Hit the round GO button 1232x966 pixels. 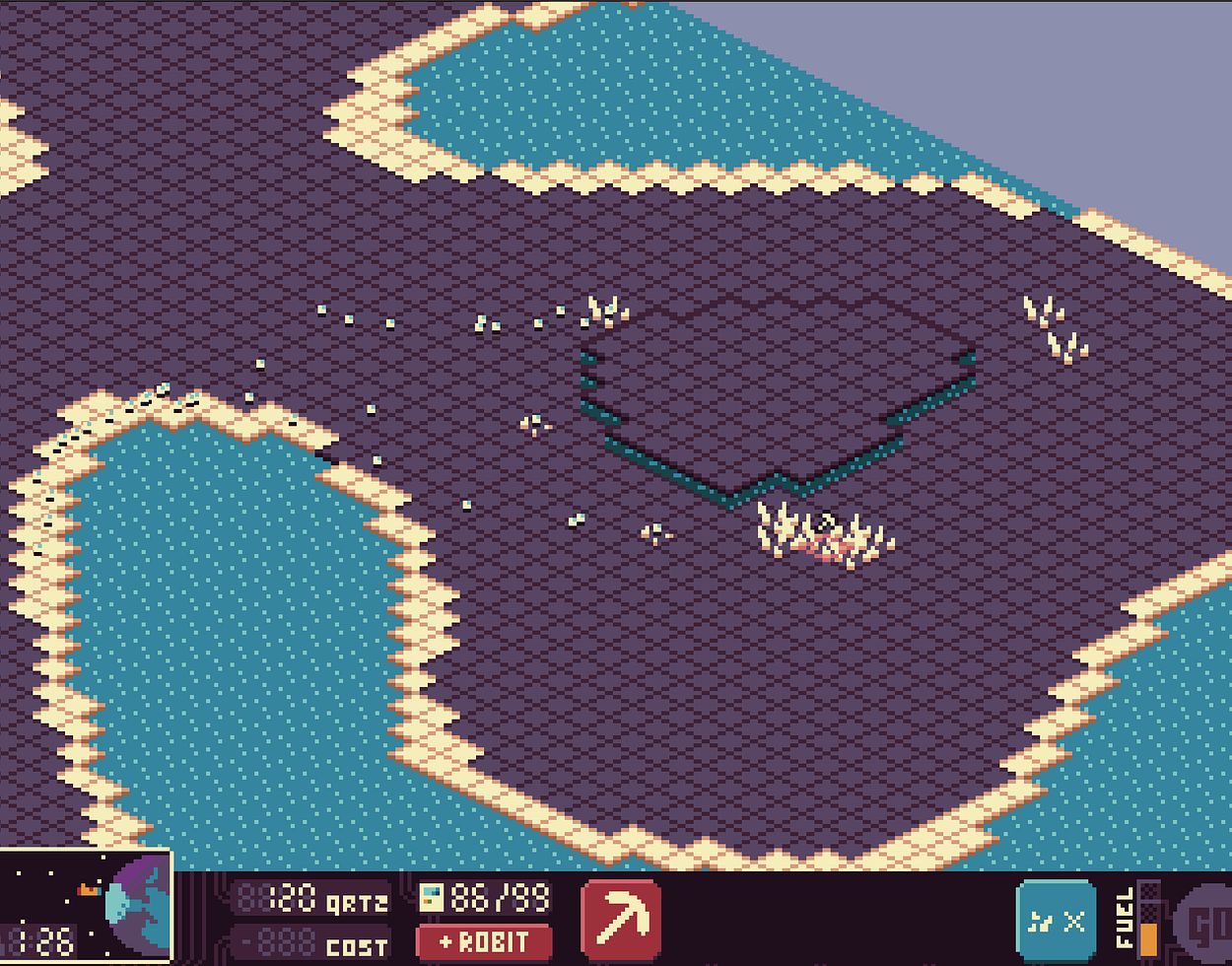(x=1206, y=925)
